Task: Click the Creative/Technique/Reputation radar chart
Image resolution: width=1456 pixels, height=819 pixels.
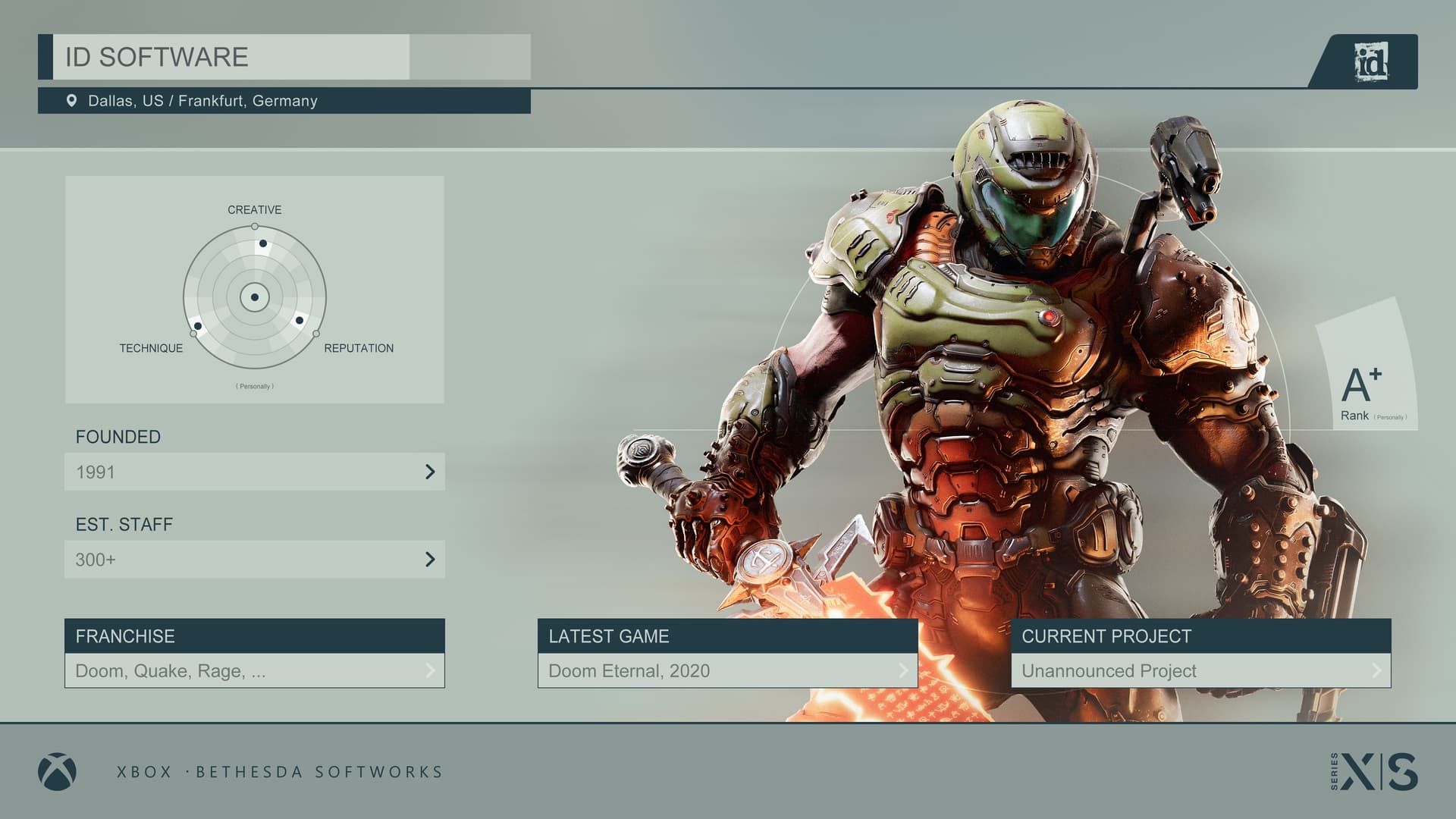Action: (255, 297)
